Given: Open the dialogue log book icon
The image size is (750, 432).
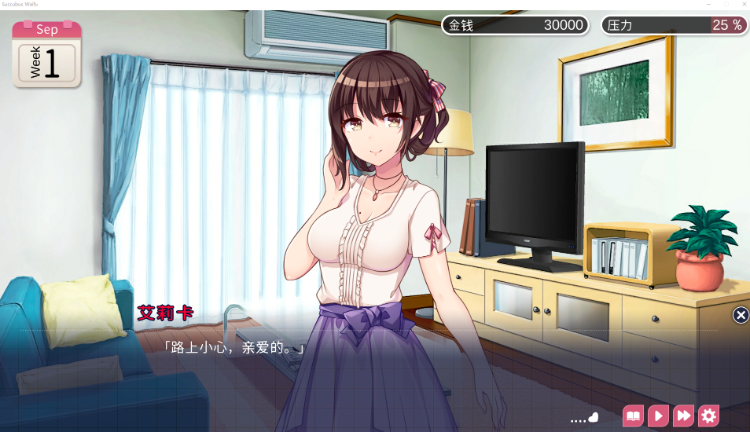Looking at the screenshot, I should [633, 416].
